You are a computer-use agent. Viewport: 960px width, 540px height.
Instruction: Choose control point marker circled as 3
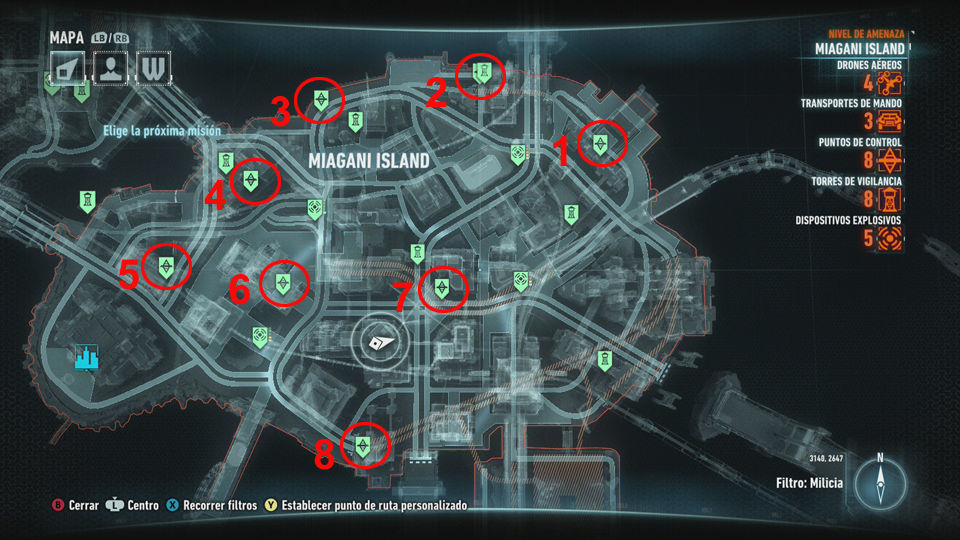tap(321, 99)
